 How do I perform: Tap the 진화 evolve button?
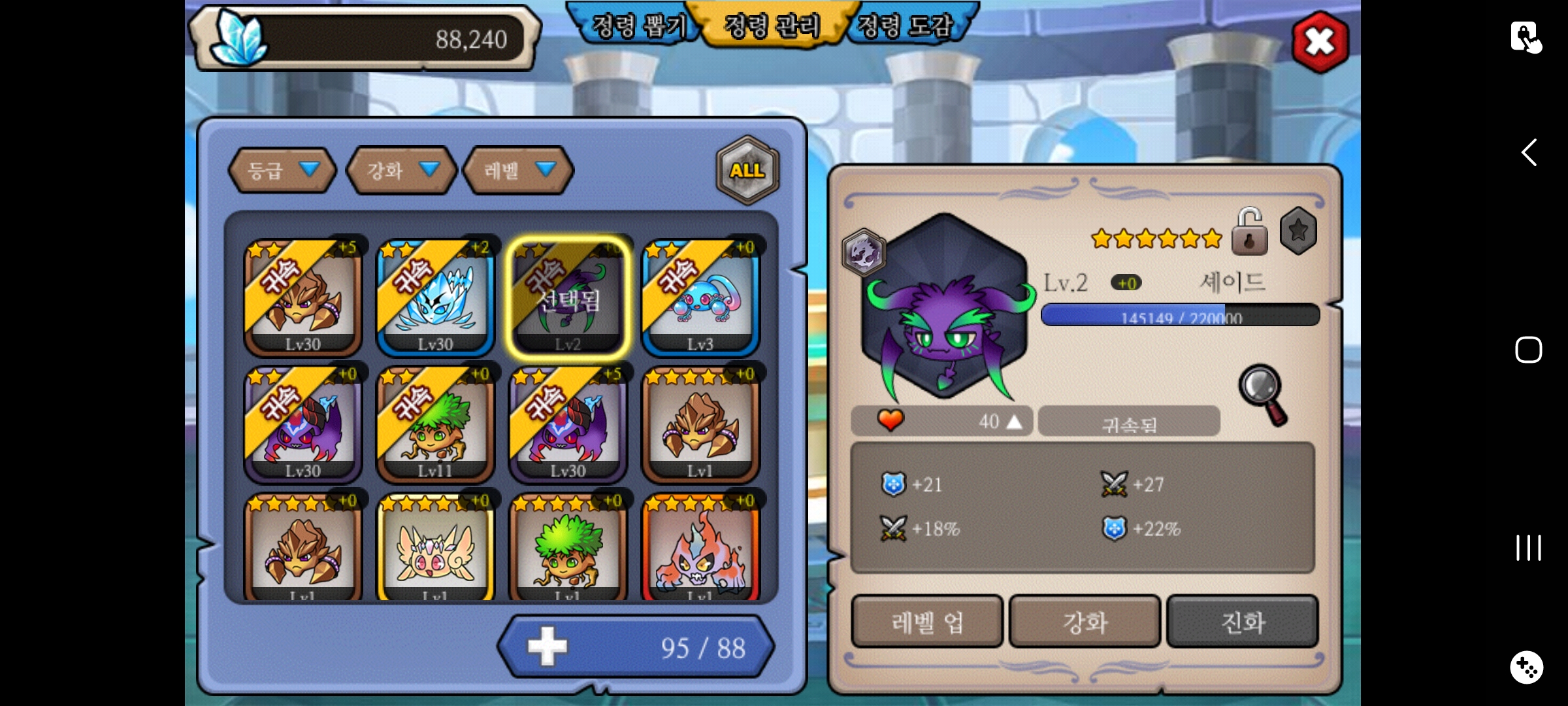(x=1242, y=622)
